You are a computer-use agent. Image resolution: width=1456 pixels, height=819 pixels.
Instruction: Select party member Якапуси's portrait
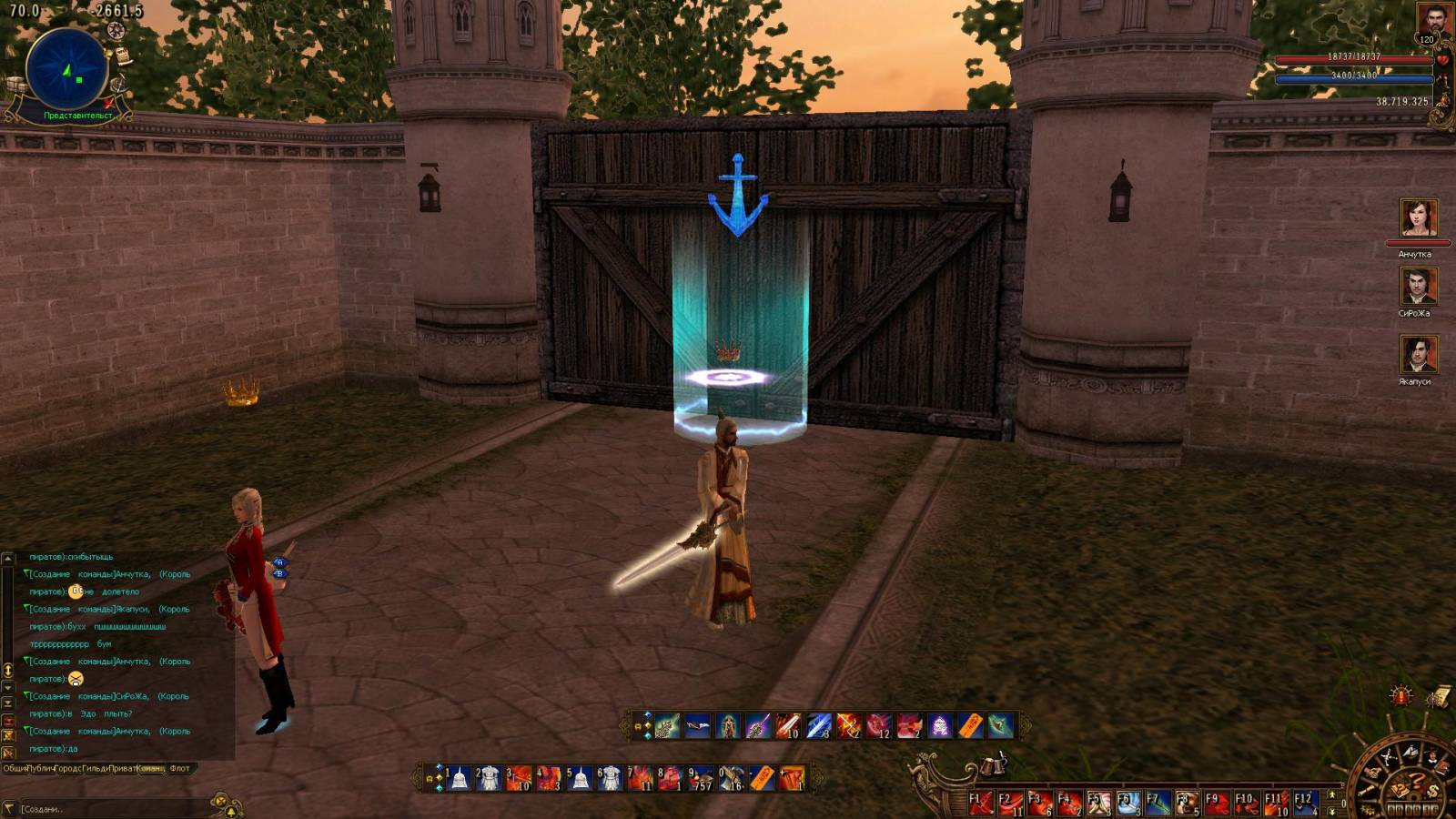tap(1418, 355)
